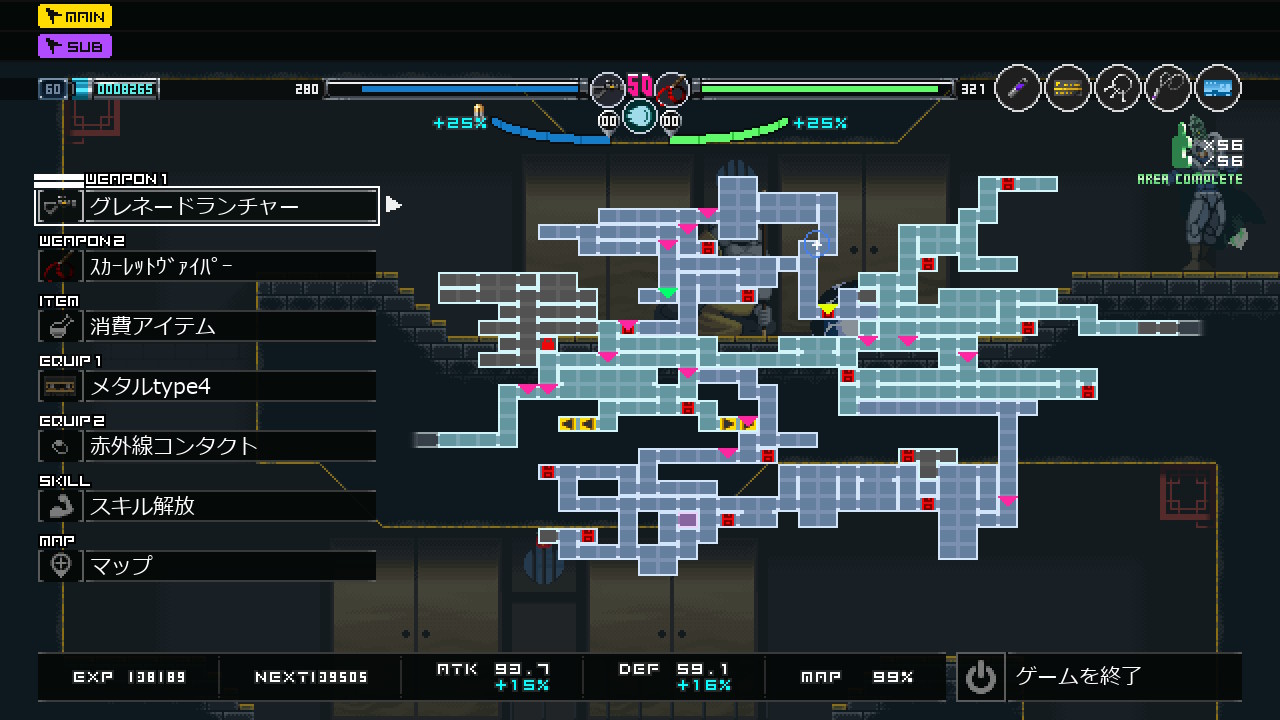
Task: Select the yellow metal chip icon
Action: pyautogui.click(x=1068, y=89)
